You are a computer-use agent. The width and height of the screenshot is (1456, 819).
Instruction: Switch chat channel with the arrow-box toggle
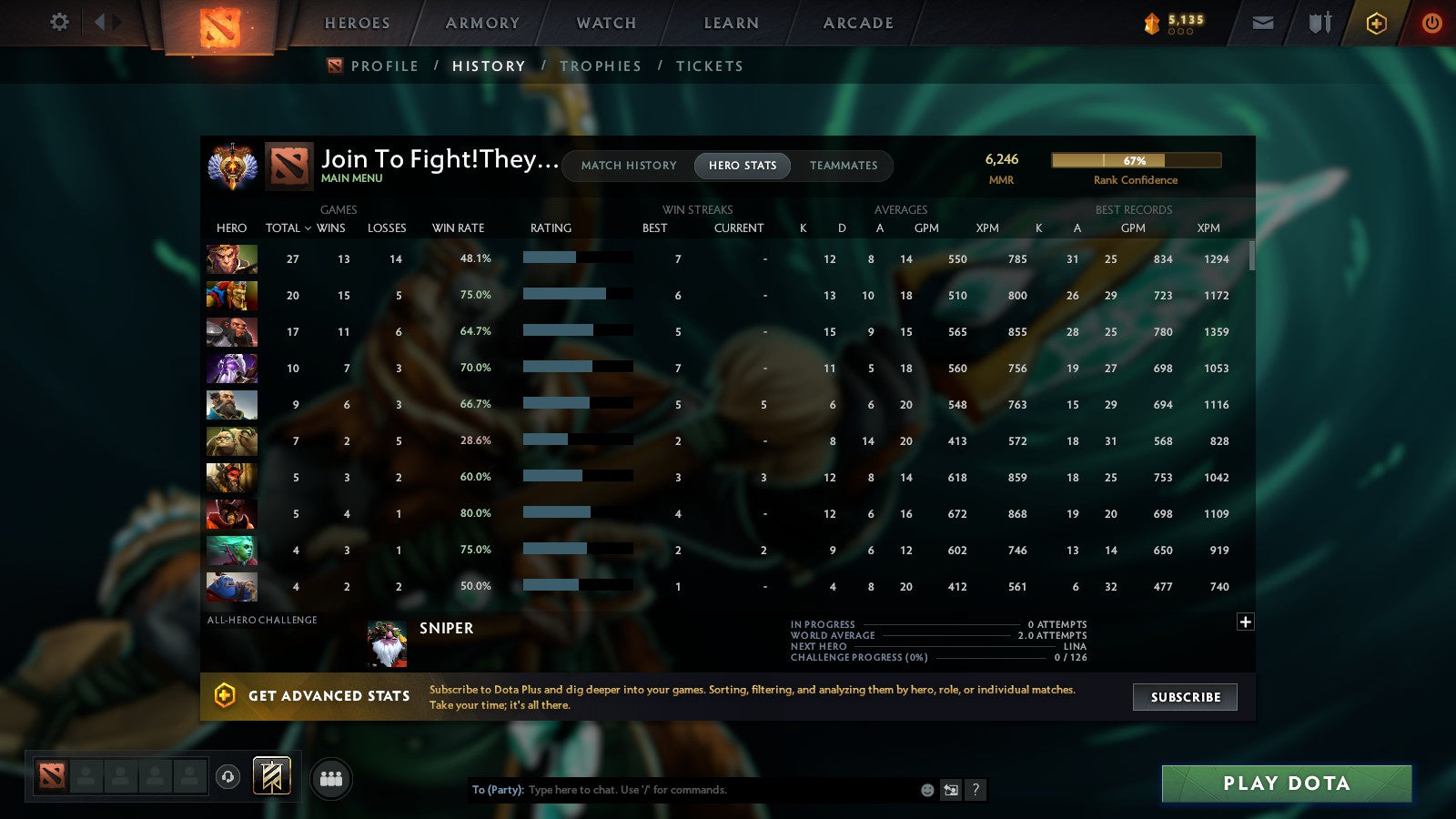pos(949,790)
